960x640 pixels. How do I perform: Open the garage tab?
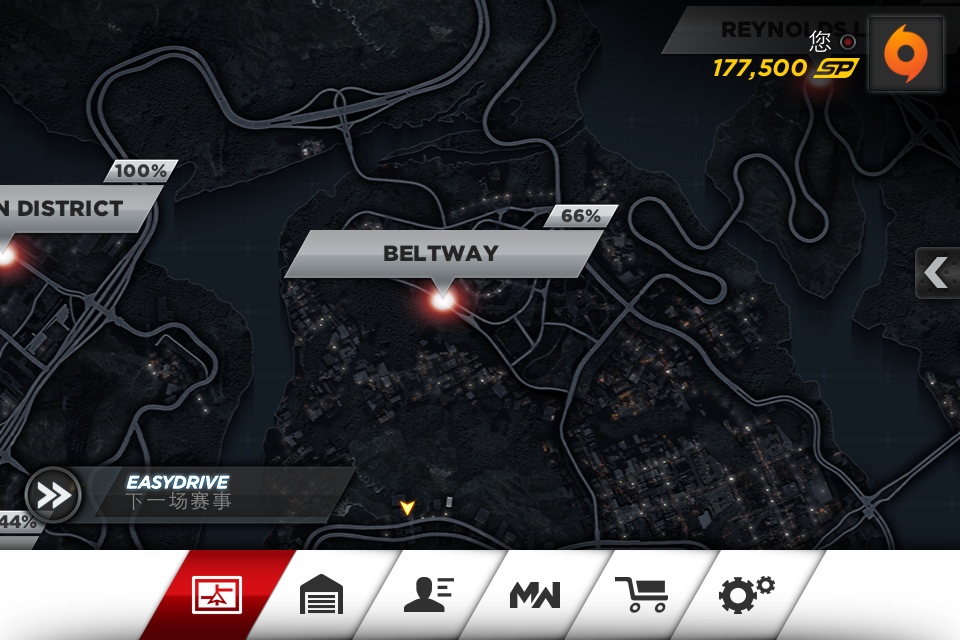coord(322,595)
